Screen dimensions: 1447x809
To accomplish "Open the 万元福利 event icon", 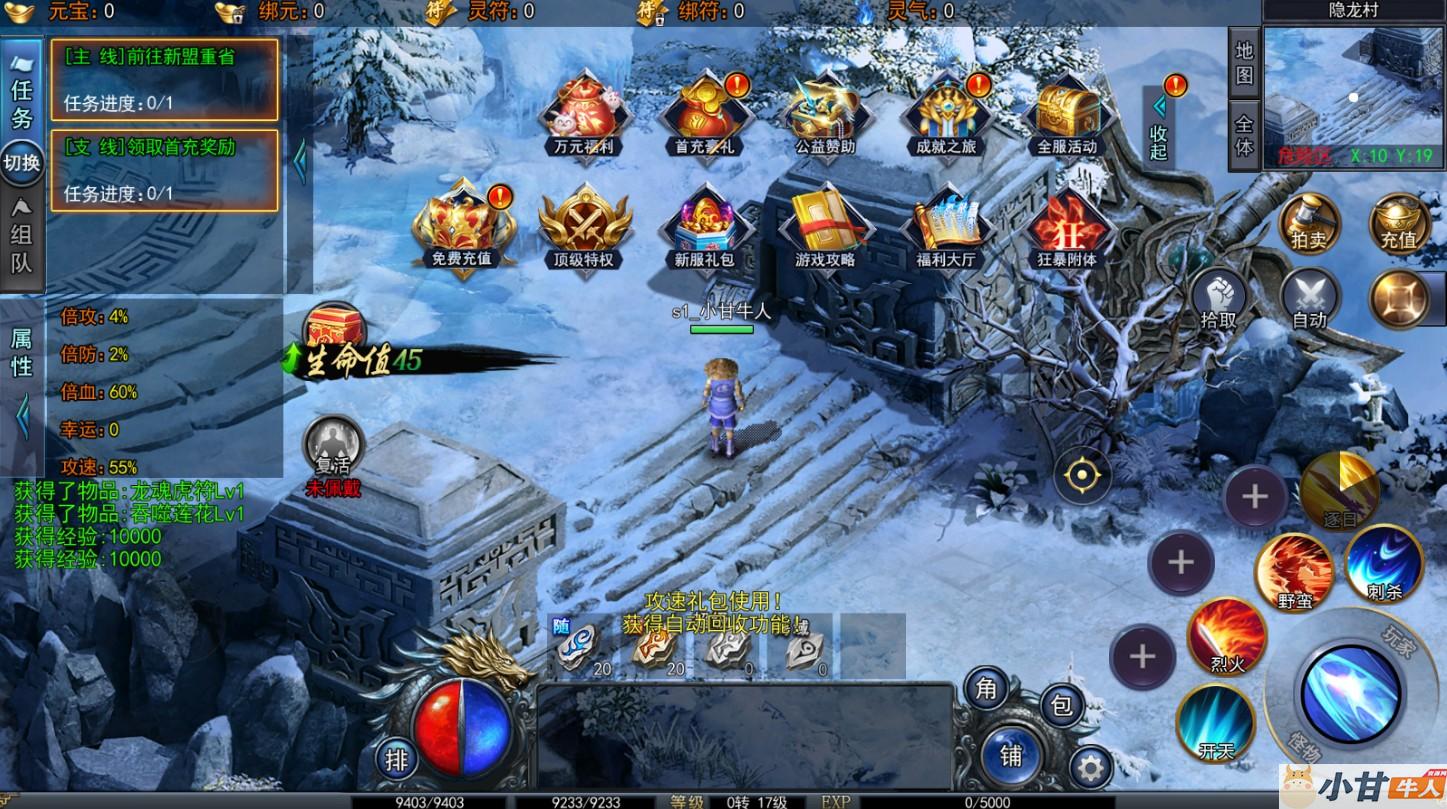I will click(x=584, y=112).
